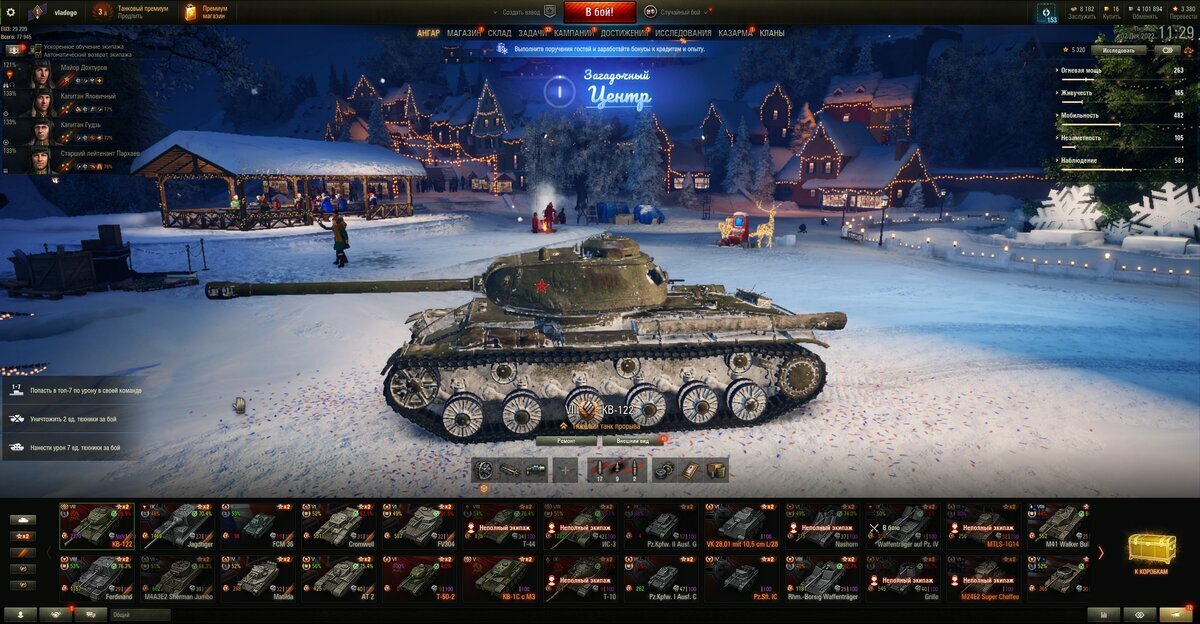Select the Ferdinand tank in the carousel
The image size is (1200, 624).
(96, 577)
